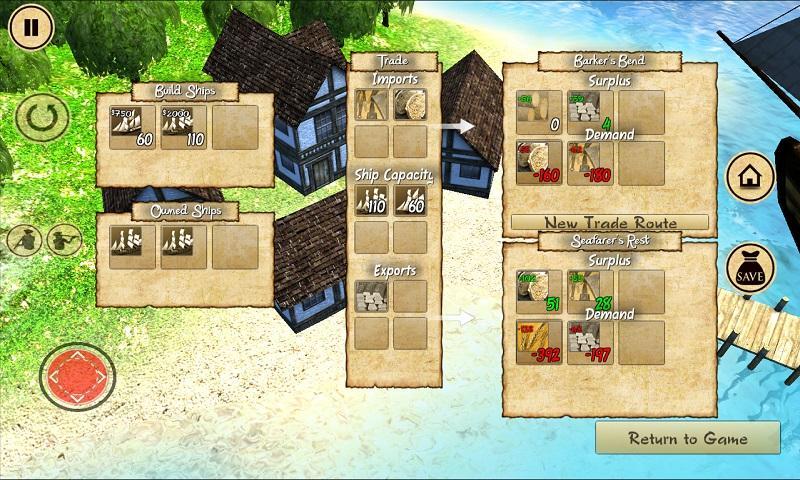Save the game with the money bag

[750, 269]
